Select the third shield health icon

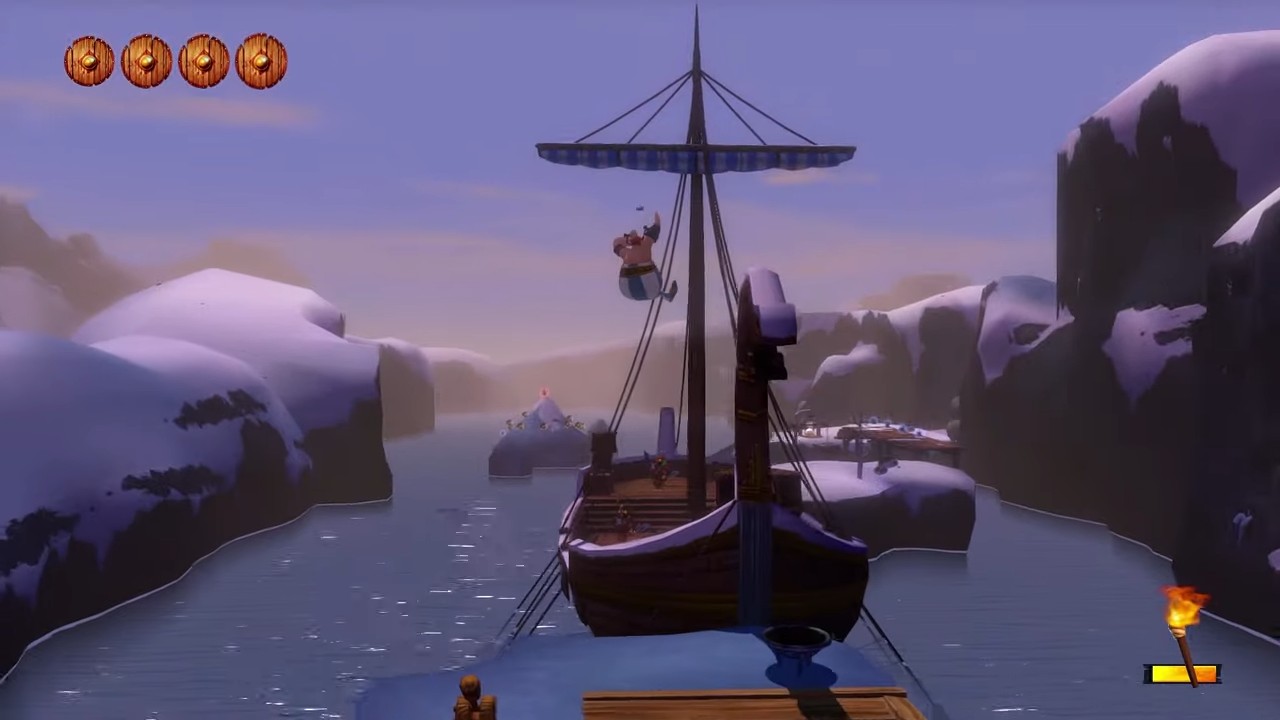(204, 62)
